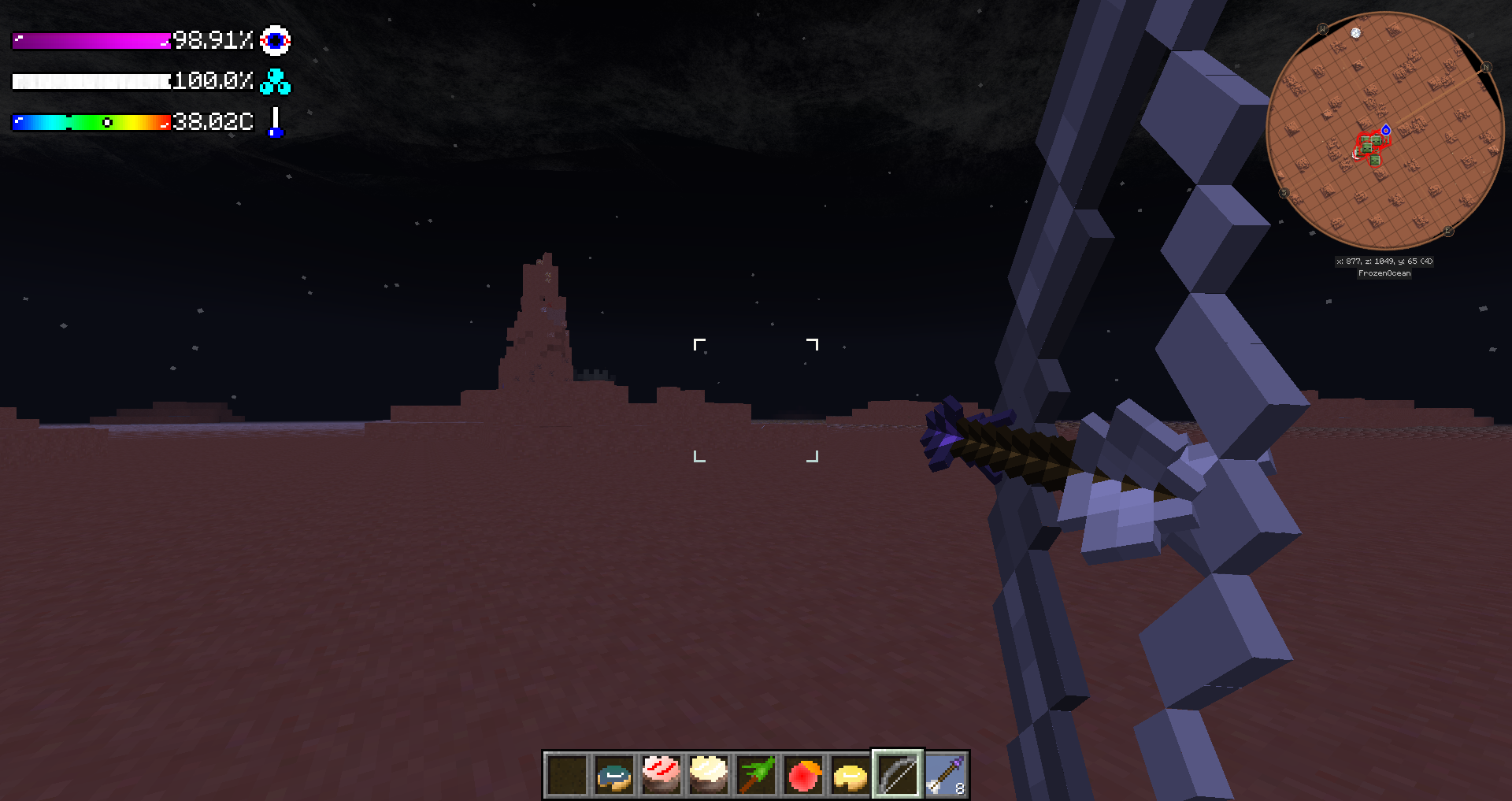Select the purple-tipped arrow stack
The width and height of the screenshot is (1512, 801).
(x=945, y=775)
